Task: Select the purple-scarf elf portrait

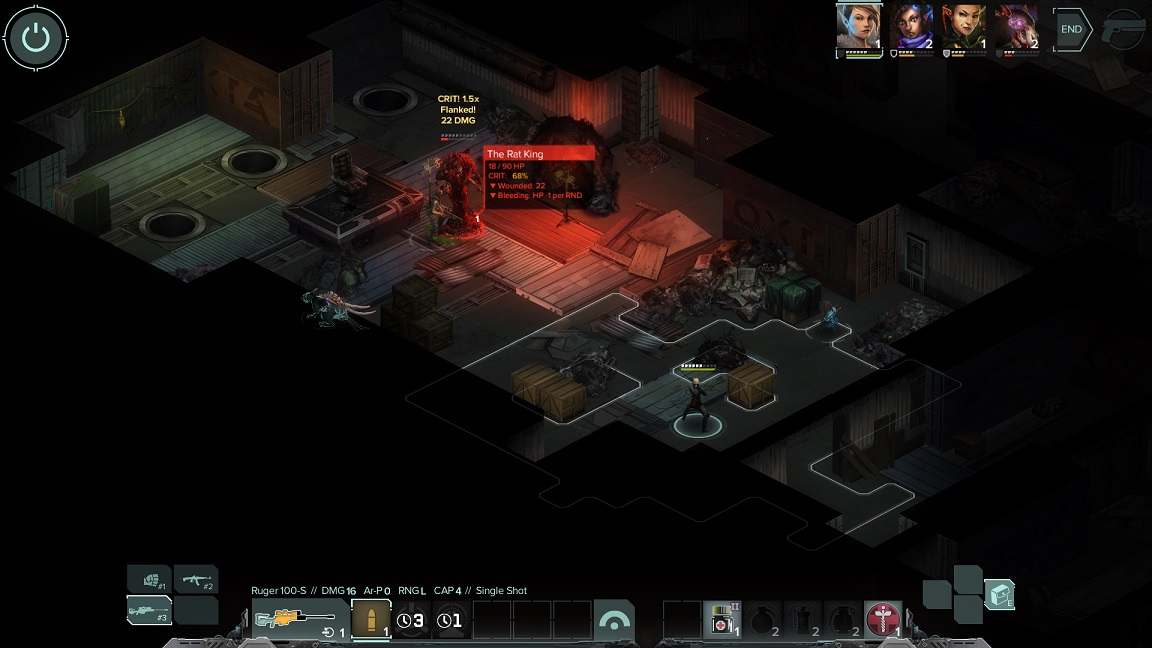Action: tap(911, 27)
